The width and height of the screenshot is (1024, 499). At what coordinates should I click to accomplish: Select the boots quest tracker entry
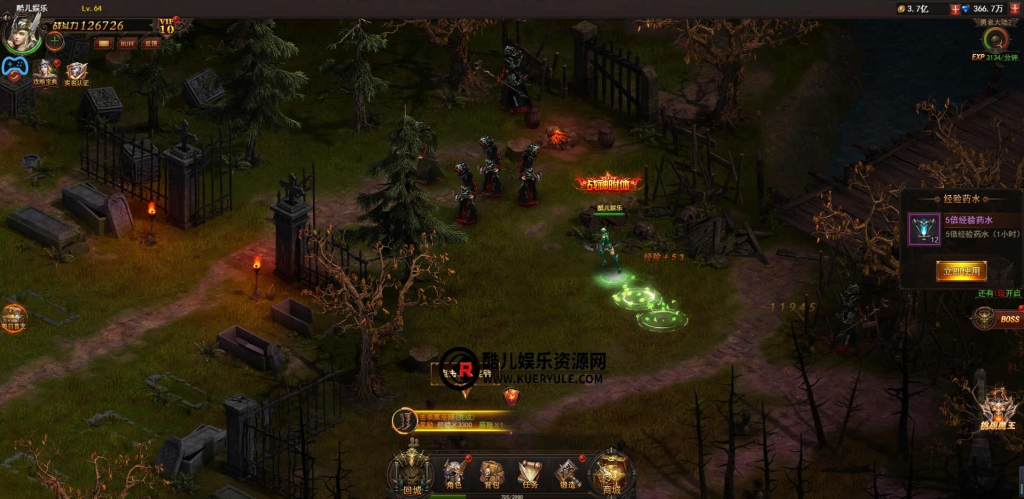tap(404, 420)
